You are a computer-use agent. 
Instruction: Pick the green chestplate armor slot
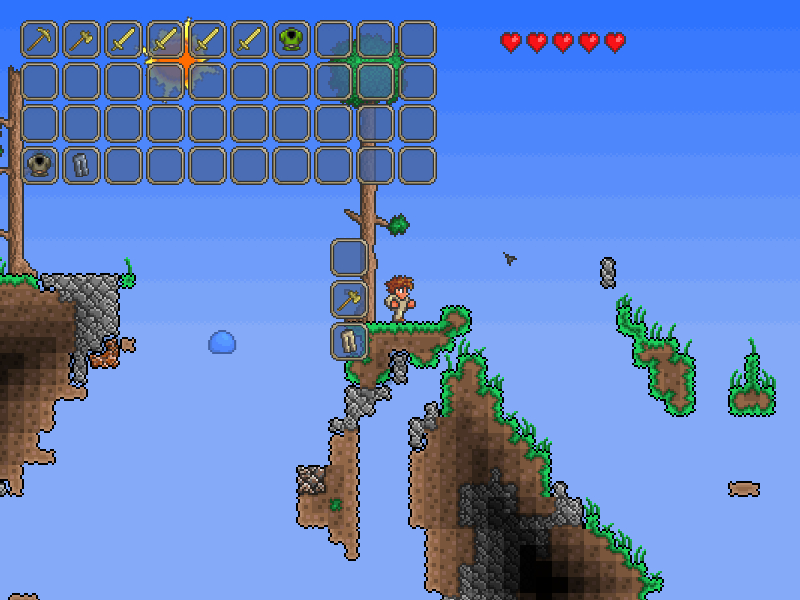(292, 40)
